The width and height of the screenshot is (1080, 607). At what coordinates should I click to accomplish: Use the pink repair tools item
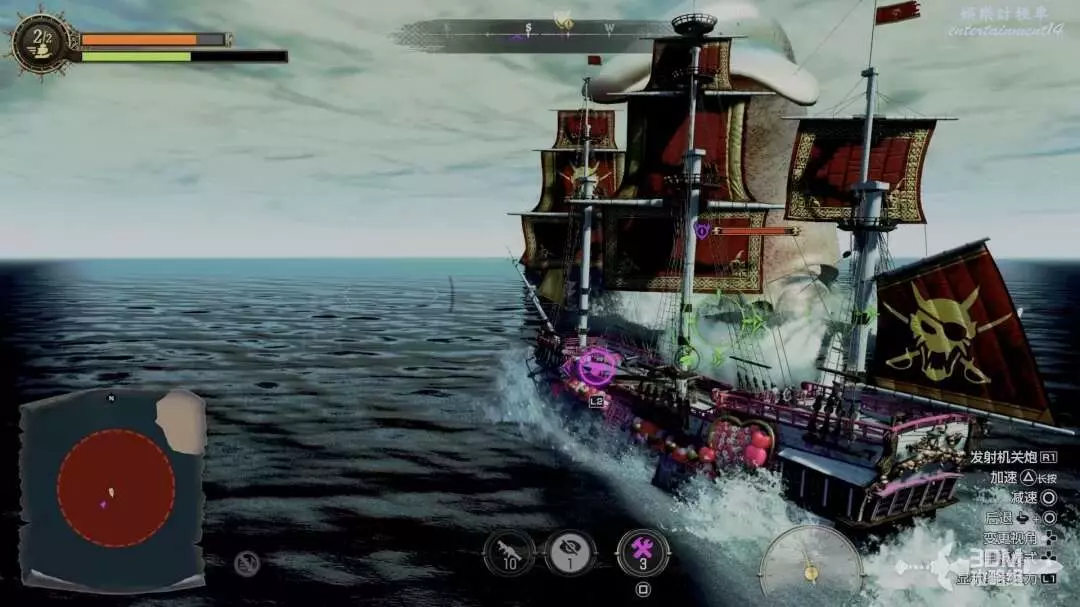pos(643,552)
